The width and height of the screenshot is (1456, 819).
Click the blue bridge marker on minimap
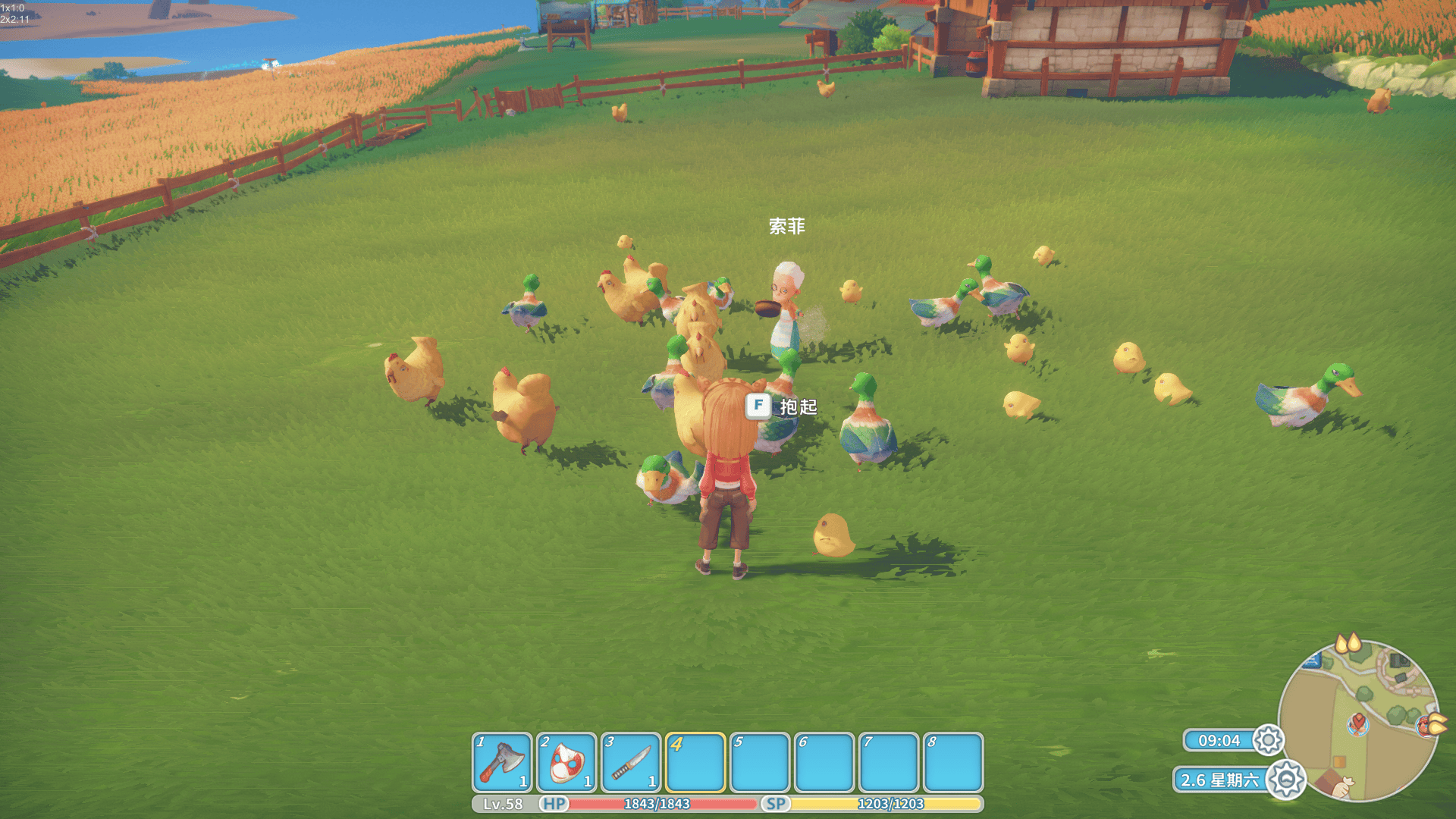pyautogui.click(x=1312, y=661)
